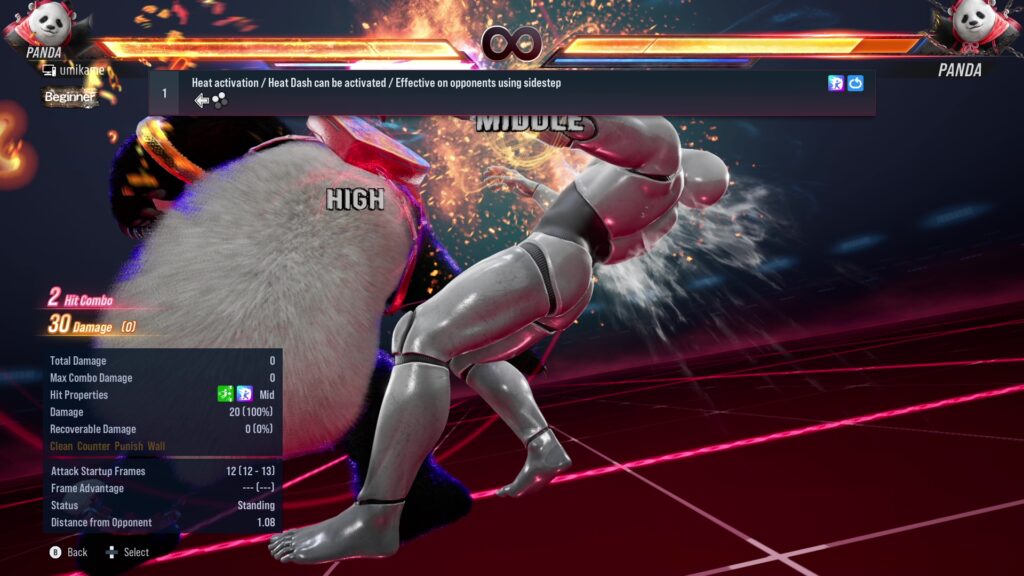Screen dimensions: 1024x576
Task: Click the purple Heat icon on the Heat activation row
Action: [836, 84]
